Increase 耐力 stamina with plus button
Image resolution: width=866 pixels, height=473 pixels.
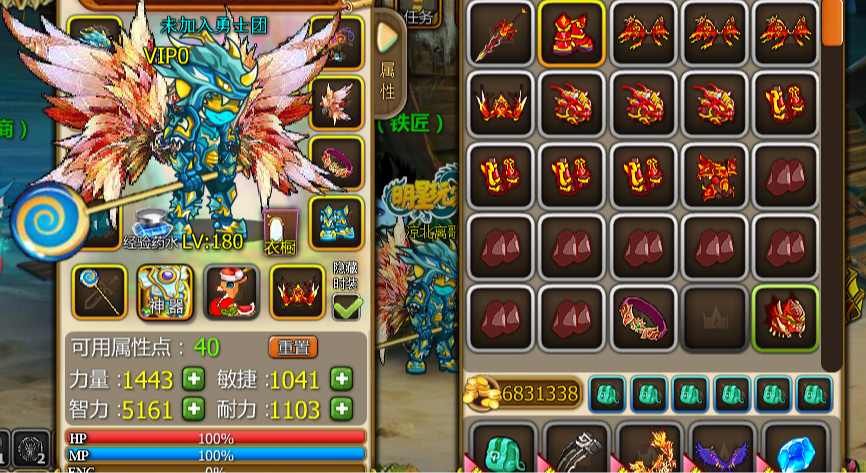[x=342, y=408]
